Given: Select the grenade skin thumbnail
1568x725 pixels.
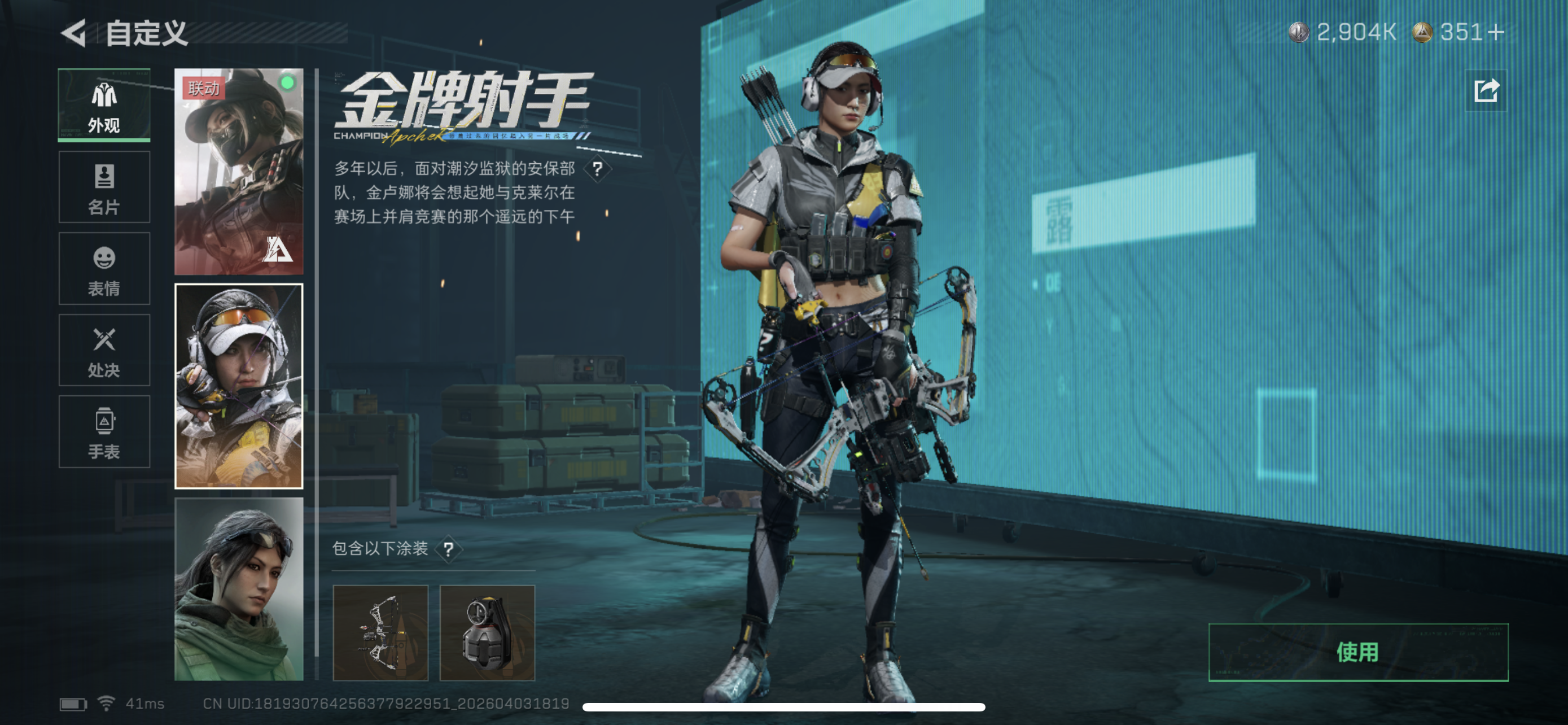Looking at the screenshot, I should pyautogui.click(x=488, y=633).
